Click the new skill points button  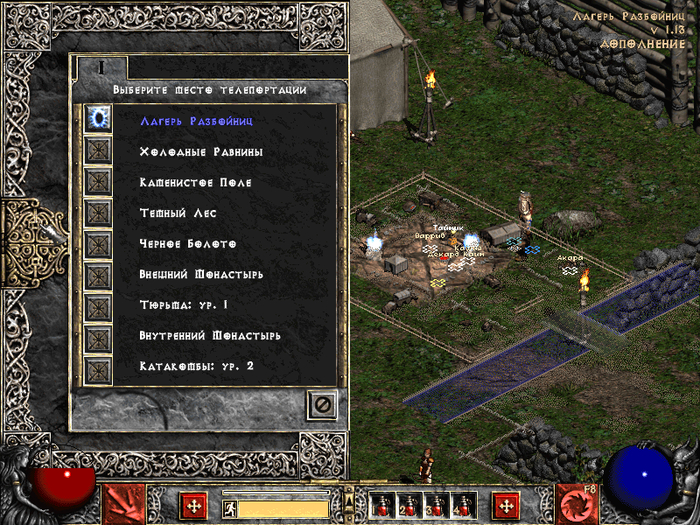click(506, 506)
